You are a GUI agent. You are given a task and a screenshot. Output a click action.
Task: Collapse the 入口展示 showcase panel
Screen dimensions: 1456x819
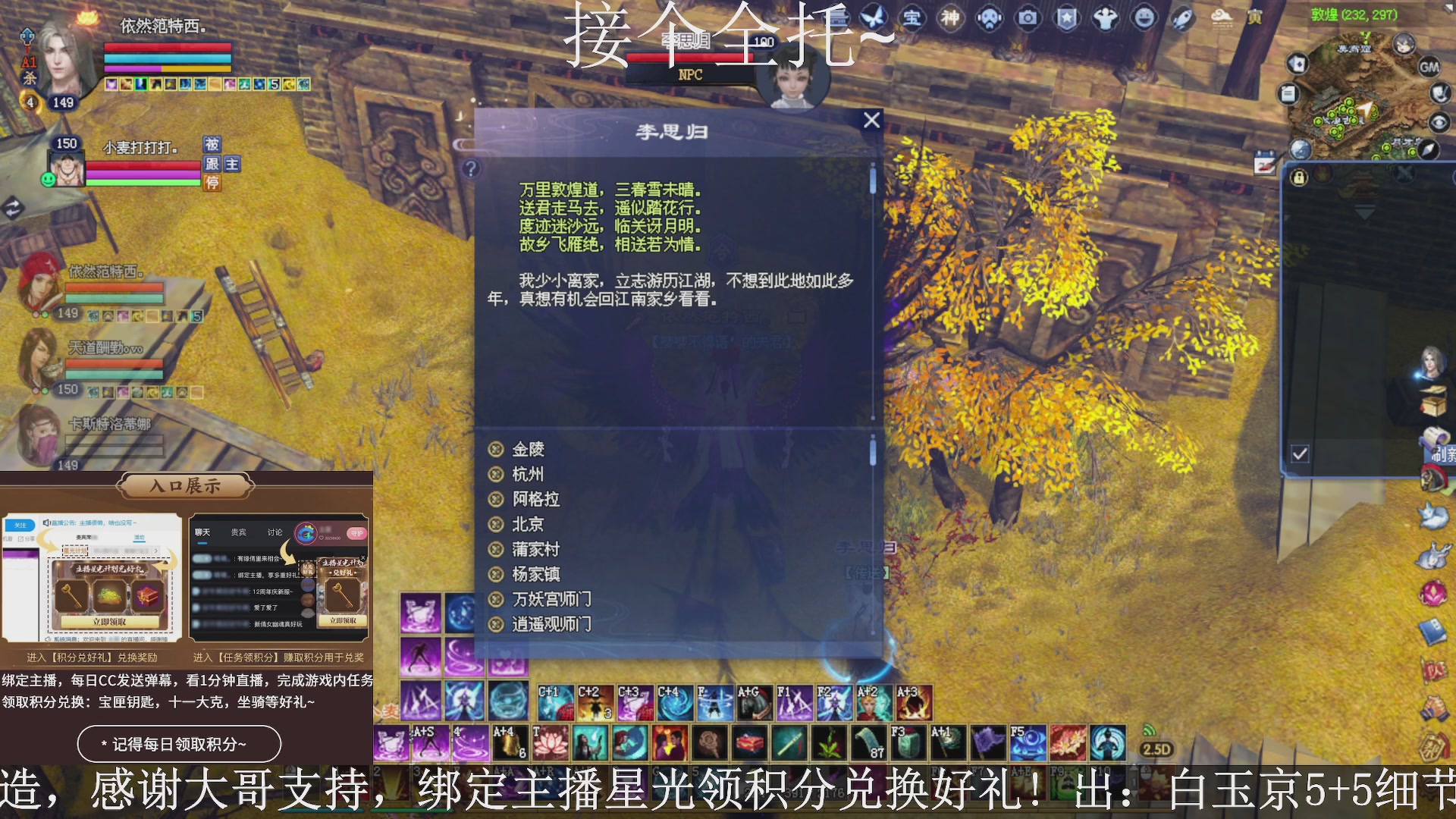(184, 486)
